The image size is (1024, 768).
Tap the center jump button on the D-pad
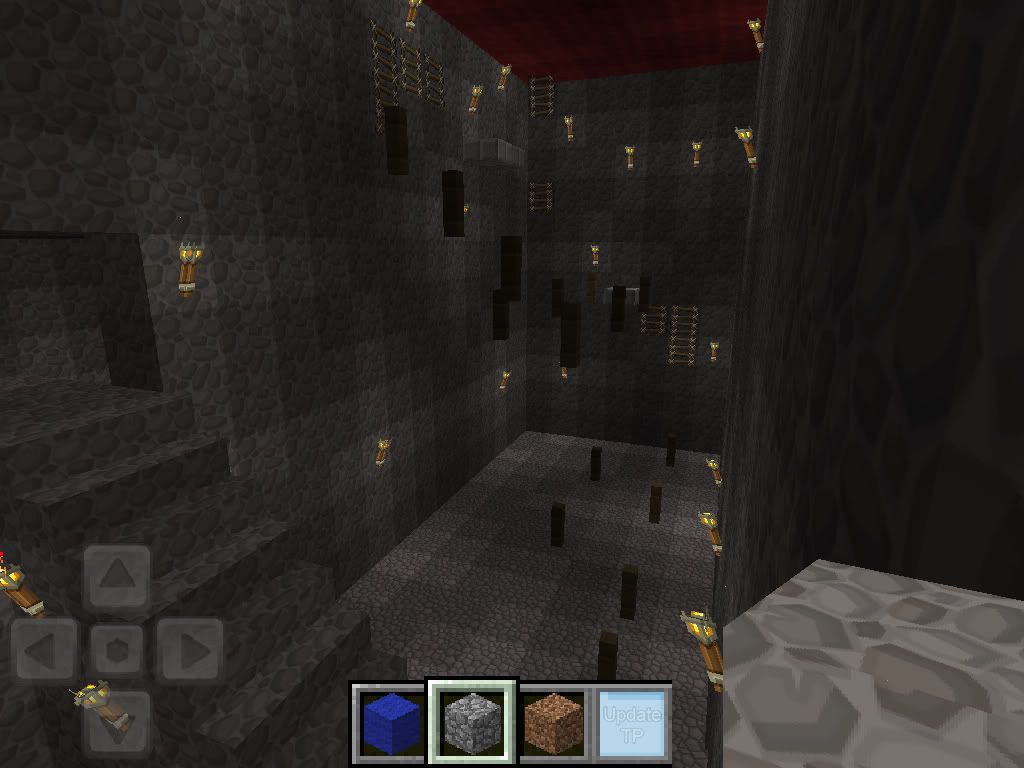point(118,651)
